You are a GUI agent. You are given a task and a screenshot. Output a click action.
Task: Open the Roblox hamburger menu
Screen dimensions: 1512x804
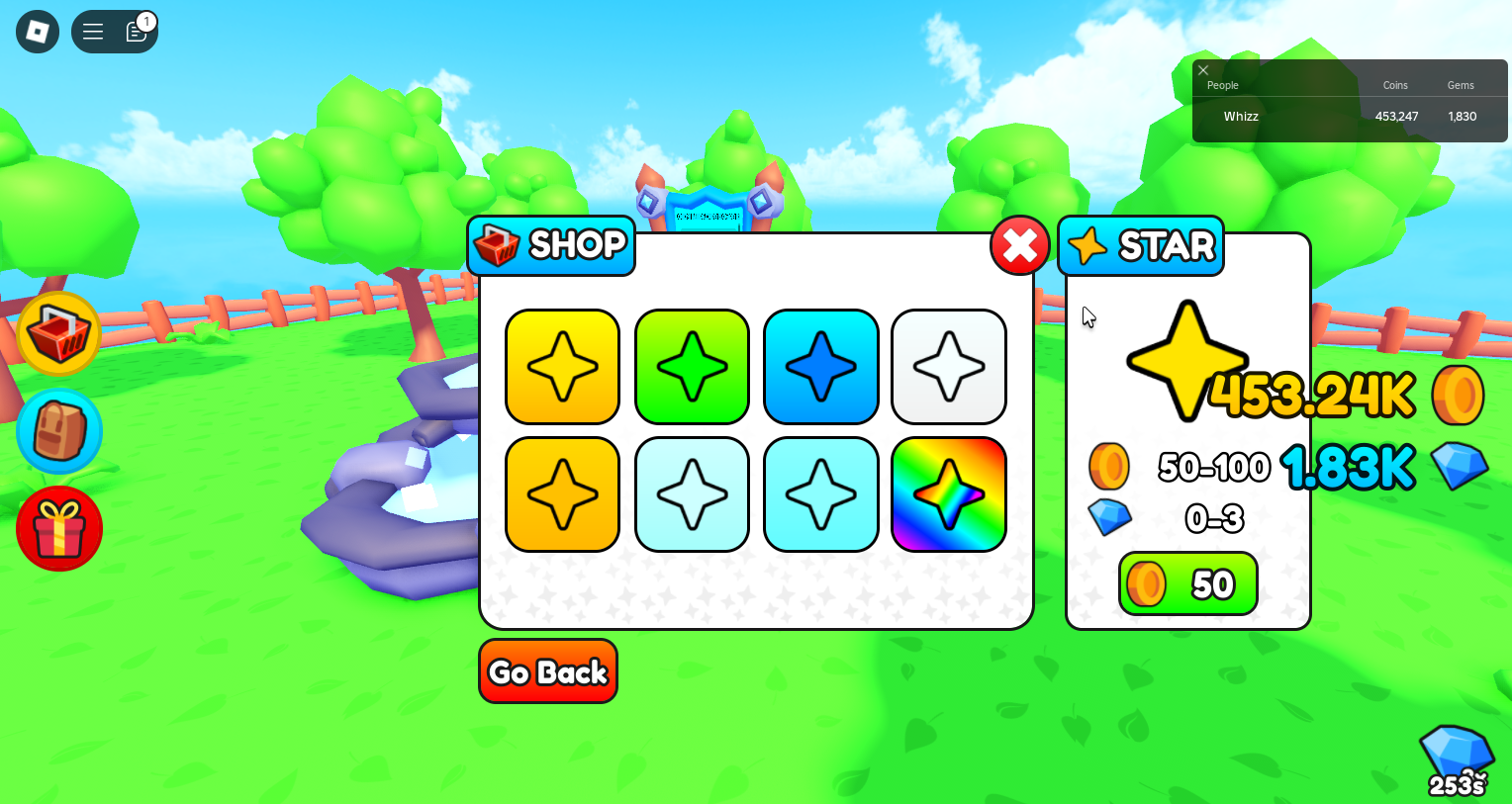click(92, 31)
